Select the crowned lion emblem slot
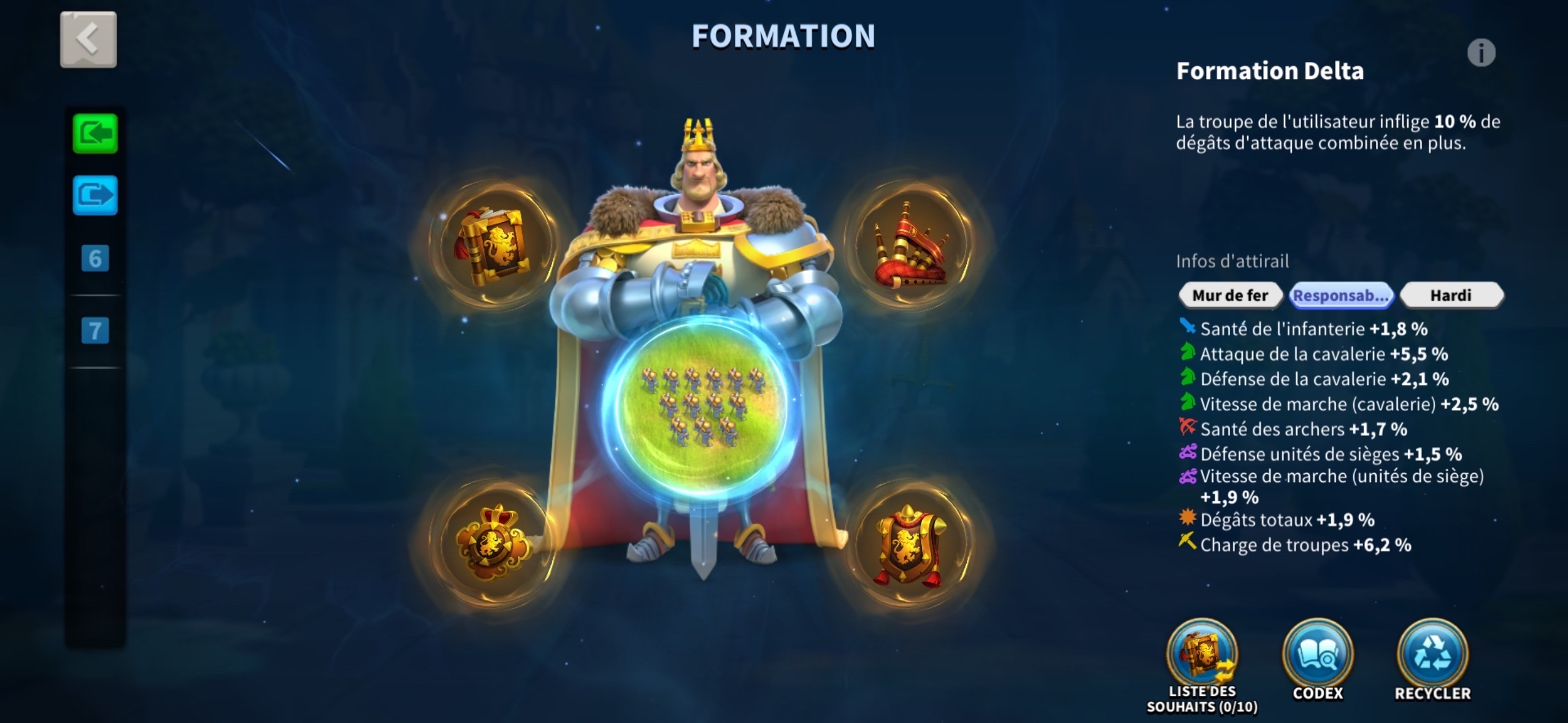 click(491, 544)
